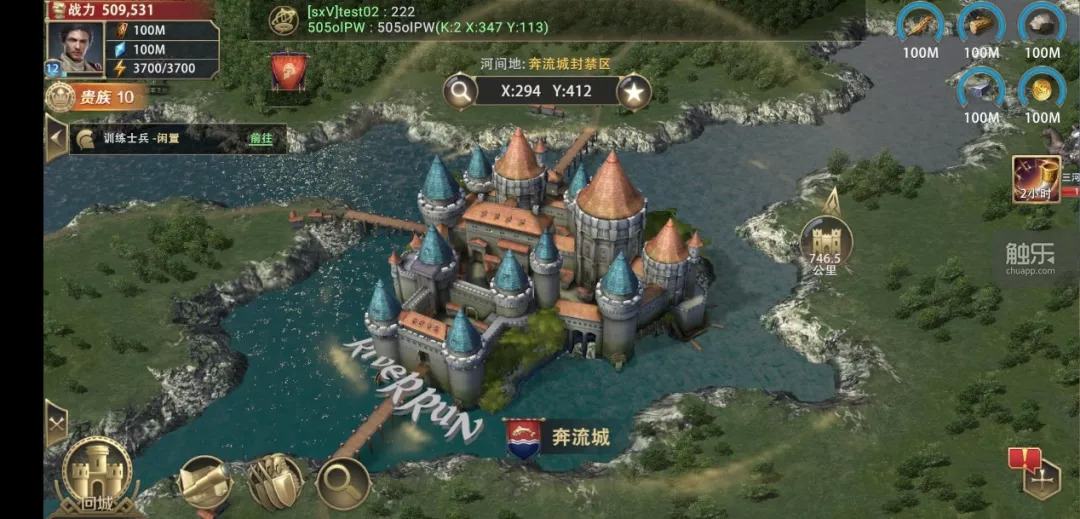The height and width of the screenshot is (519, 1080).
Task: Click the castle distance marker showing 746.5公里
Action: click(x=826, y=247)
